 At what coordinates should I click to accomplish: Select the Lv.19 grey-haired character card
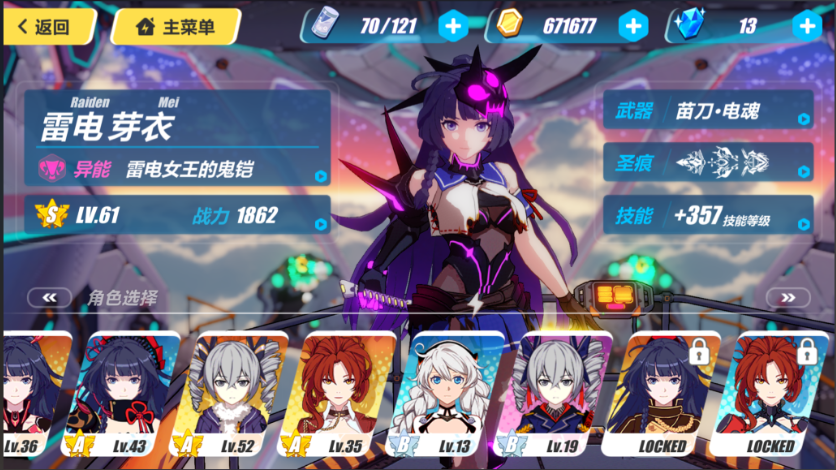tap(563, 395)
